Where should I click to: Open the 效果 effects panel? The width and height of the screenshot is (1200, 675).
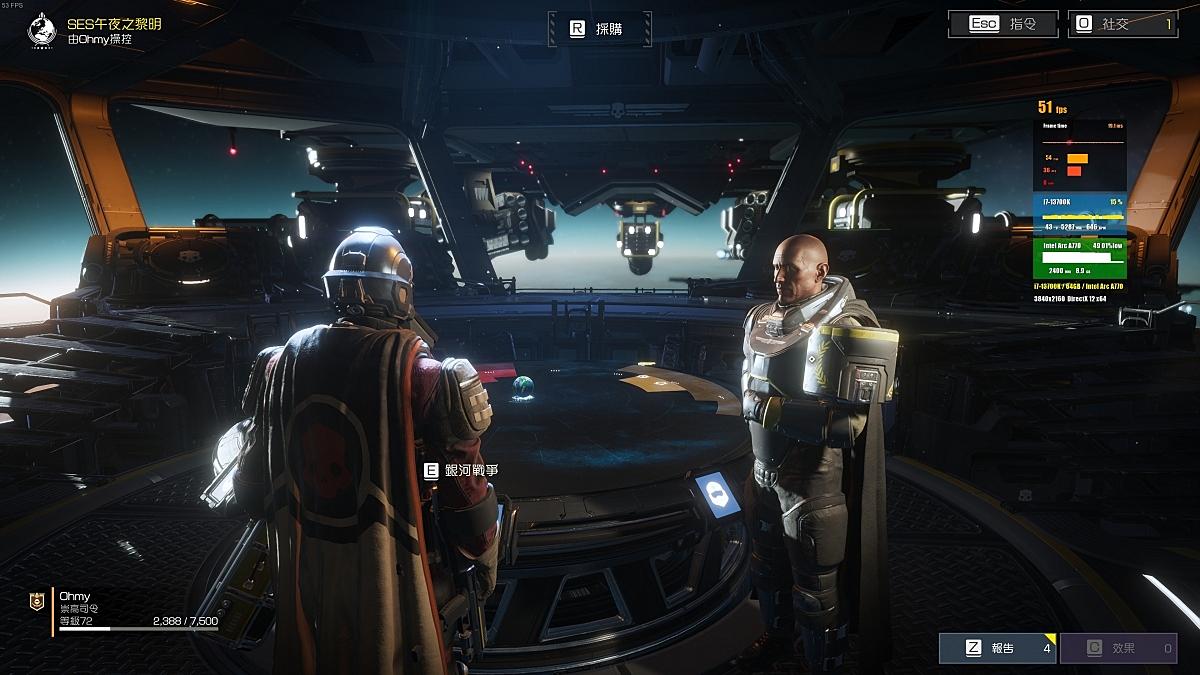[1117, 648]
